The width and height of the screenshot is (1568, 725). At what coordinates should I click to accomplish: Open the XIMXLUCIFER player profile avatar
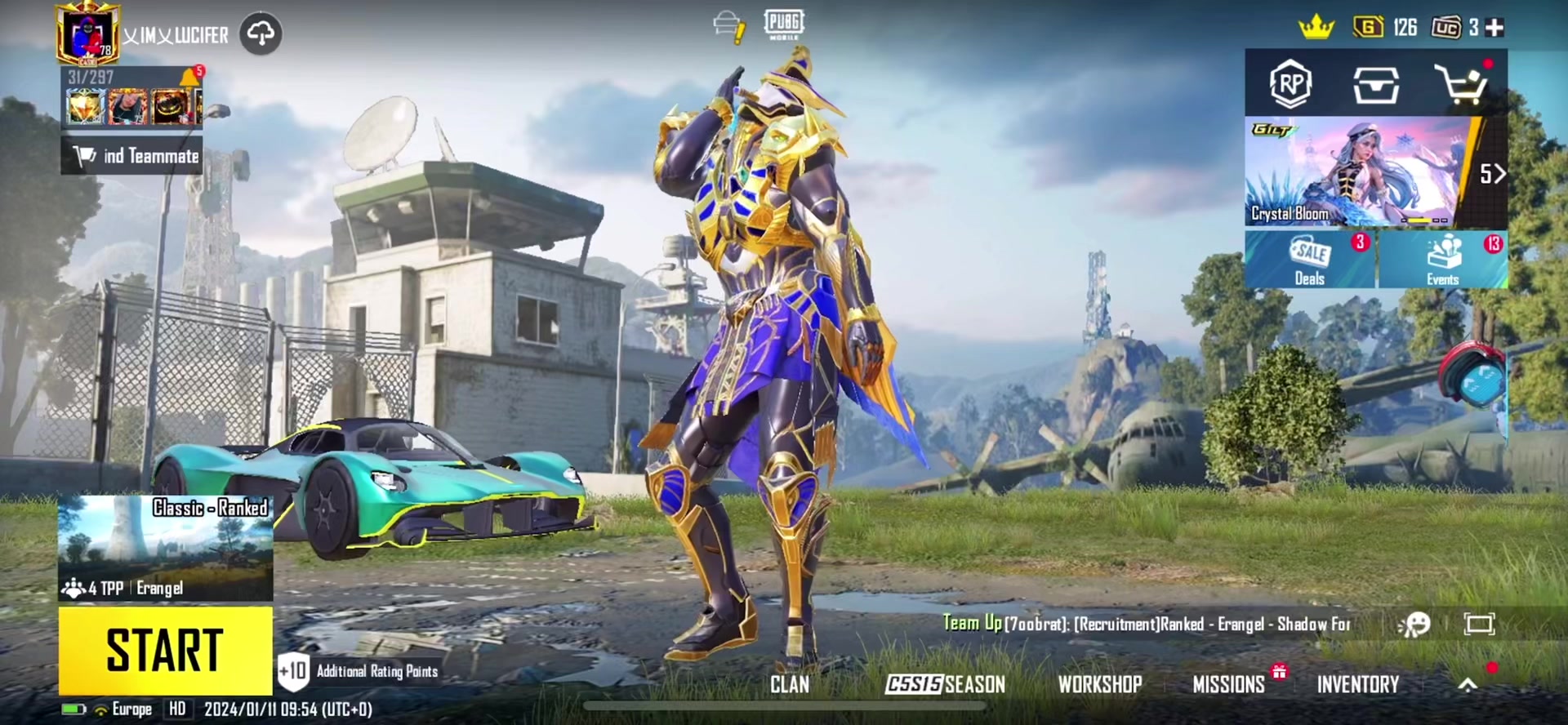tap(88, 34)
